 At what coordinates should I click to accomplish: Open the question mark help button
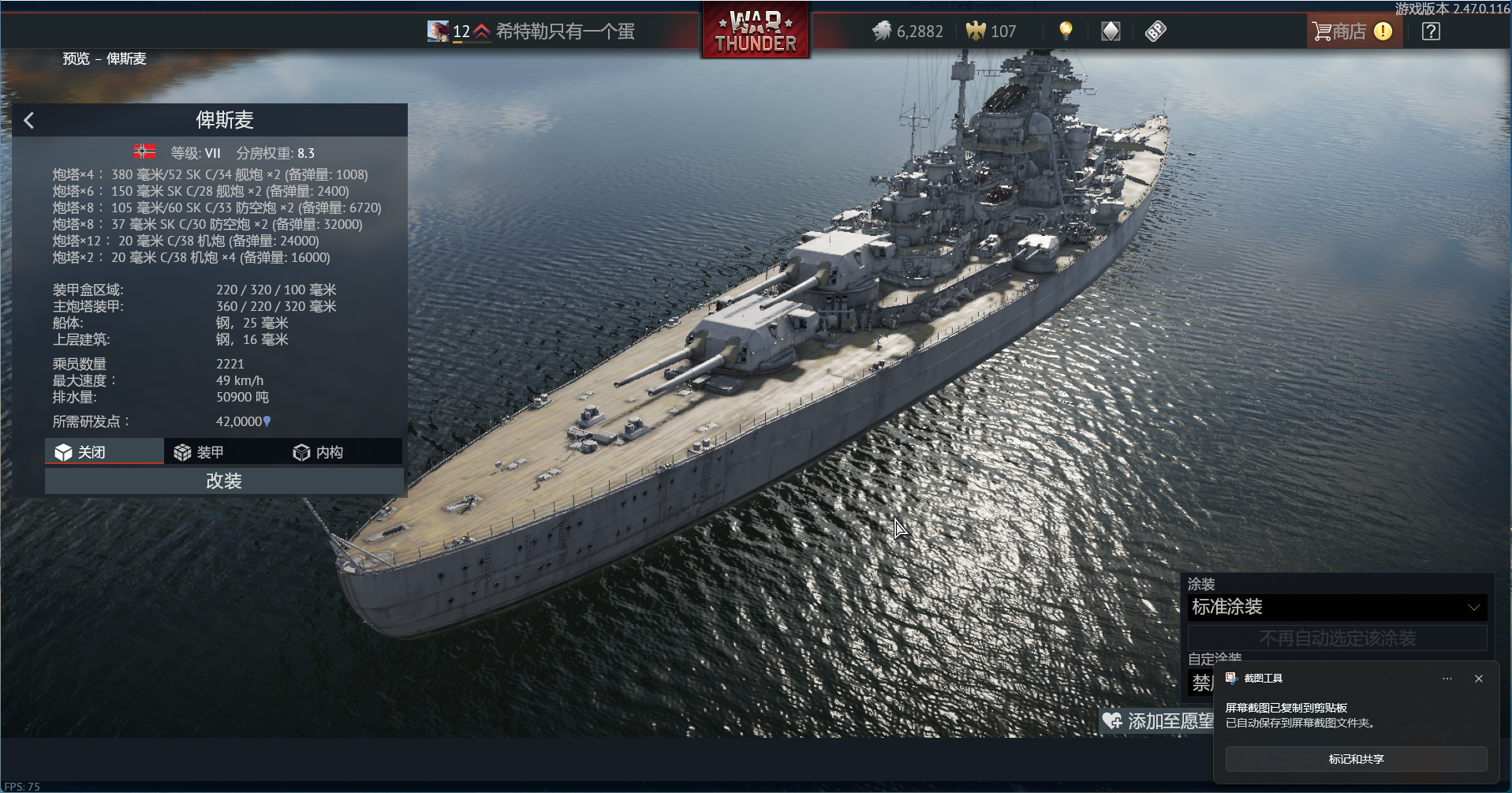pyautogui.click(x=1431, y=32)
